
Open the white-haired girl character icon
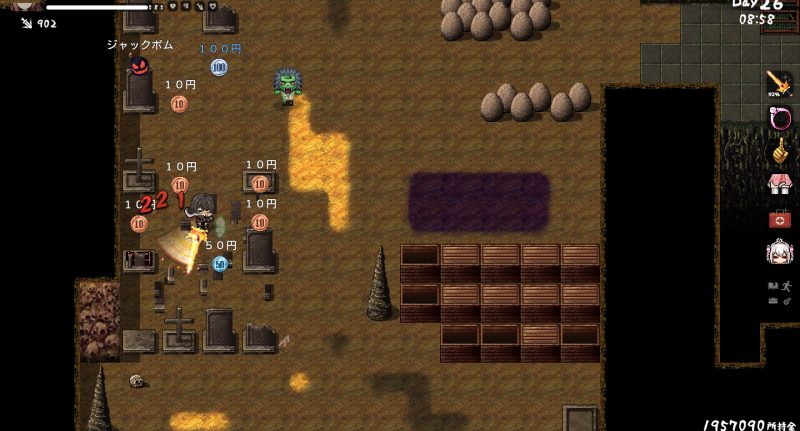[x=778, y=252]
